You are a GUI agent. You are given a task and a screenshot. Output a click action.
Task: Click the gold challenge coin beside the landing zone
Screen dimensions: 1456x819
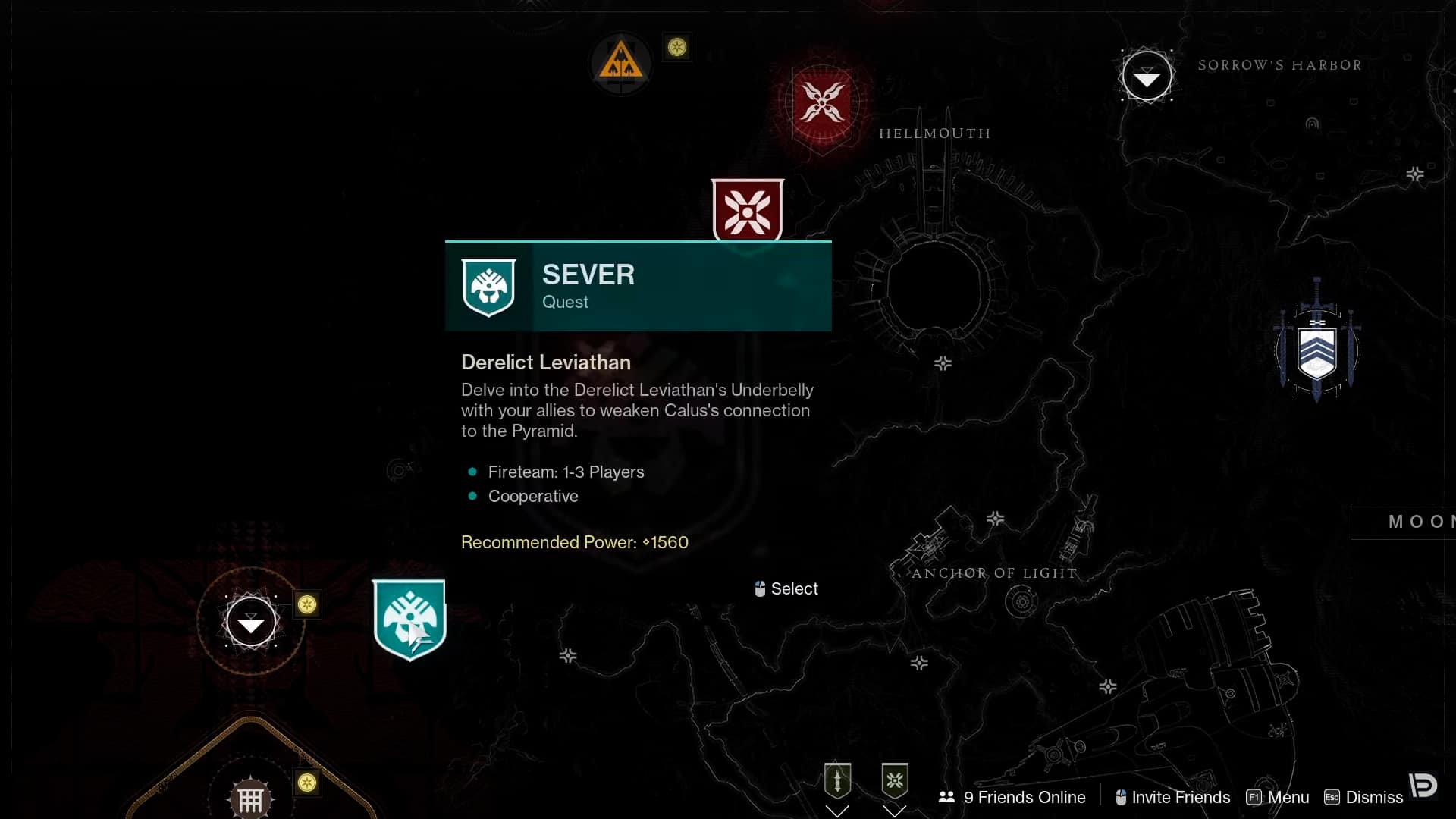click(x=306, y=604)
